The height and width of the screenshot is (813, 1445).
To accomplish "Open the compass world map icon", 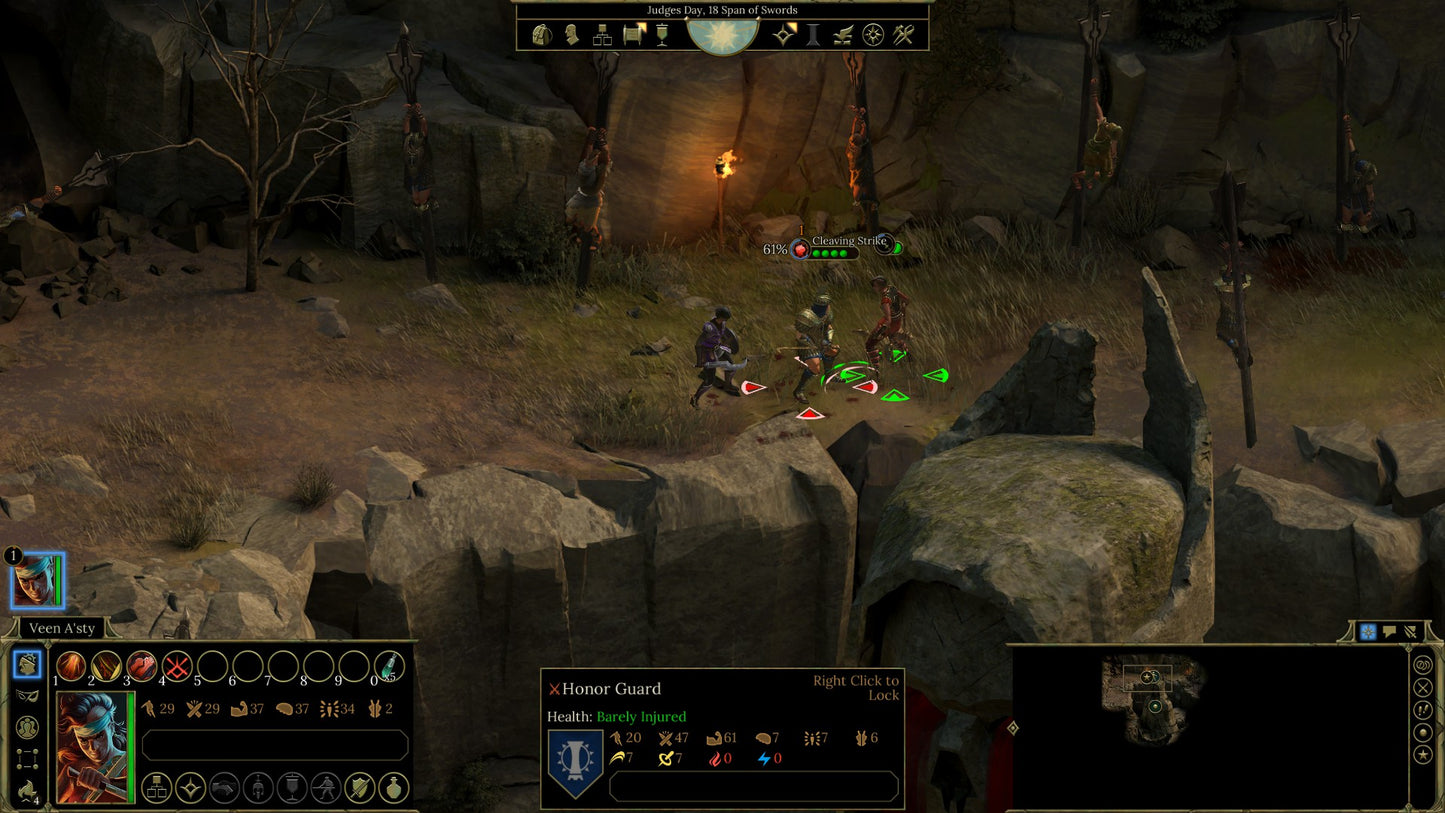I will (x=873, y=35).
